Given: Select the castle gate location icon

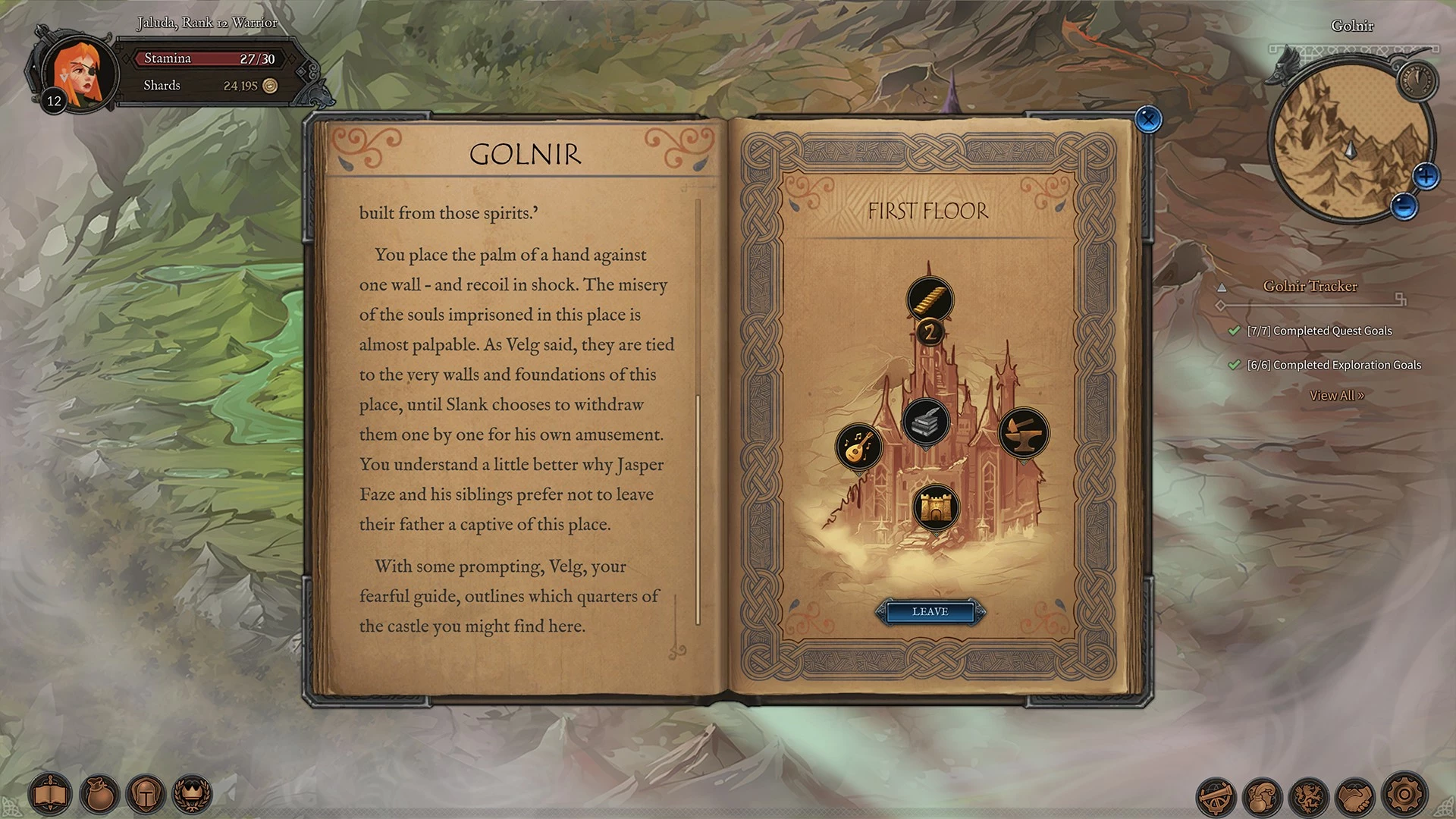Looking at the screenshot, I should pos(936,507).
